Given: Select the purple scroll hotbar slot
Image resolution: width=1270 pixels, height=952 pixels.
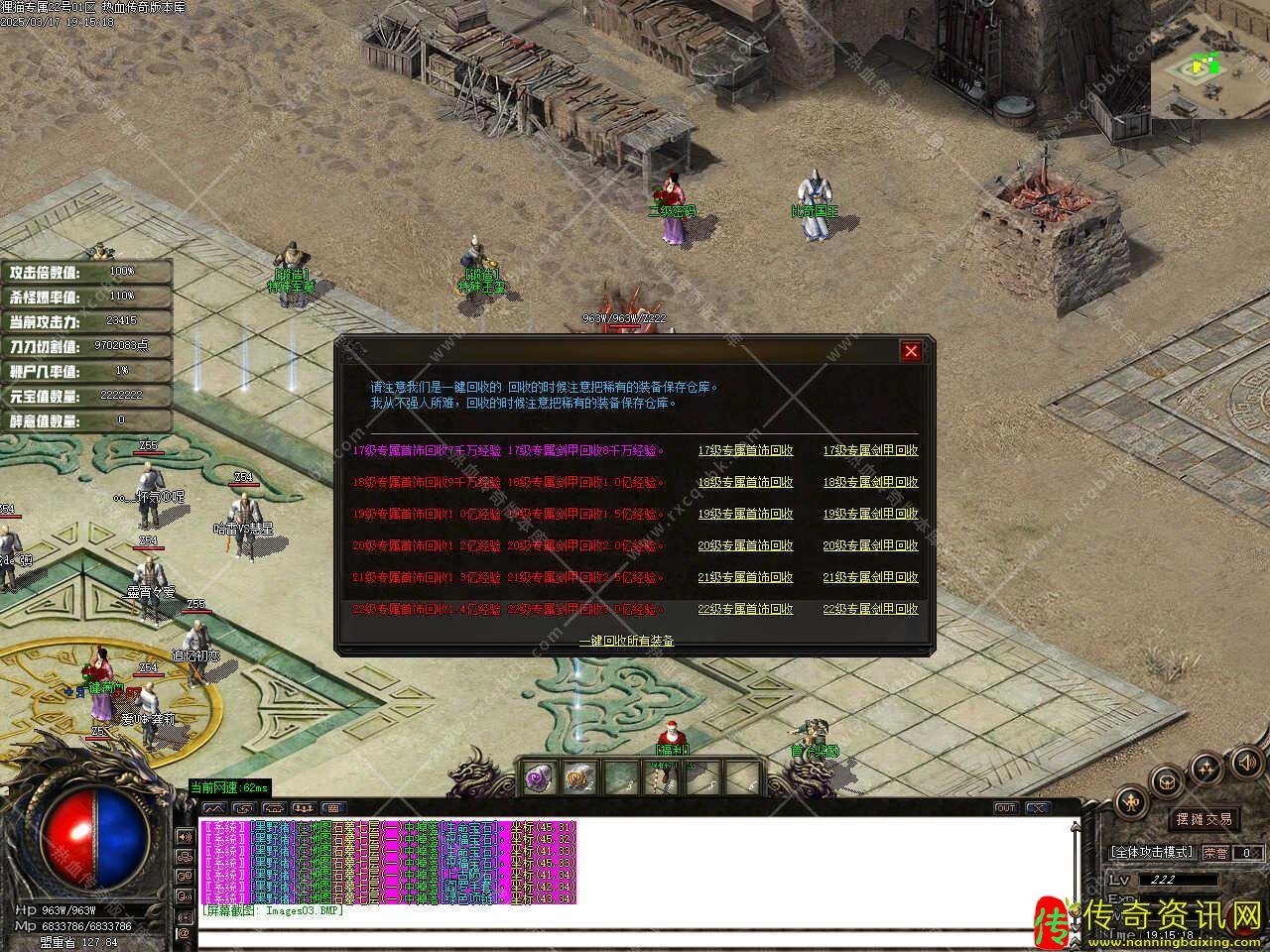Looking at the screenshot, I should pos(541,777).
